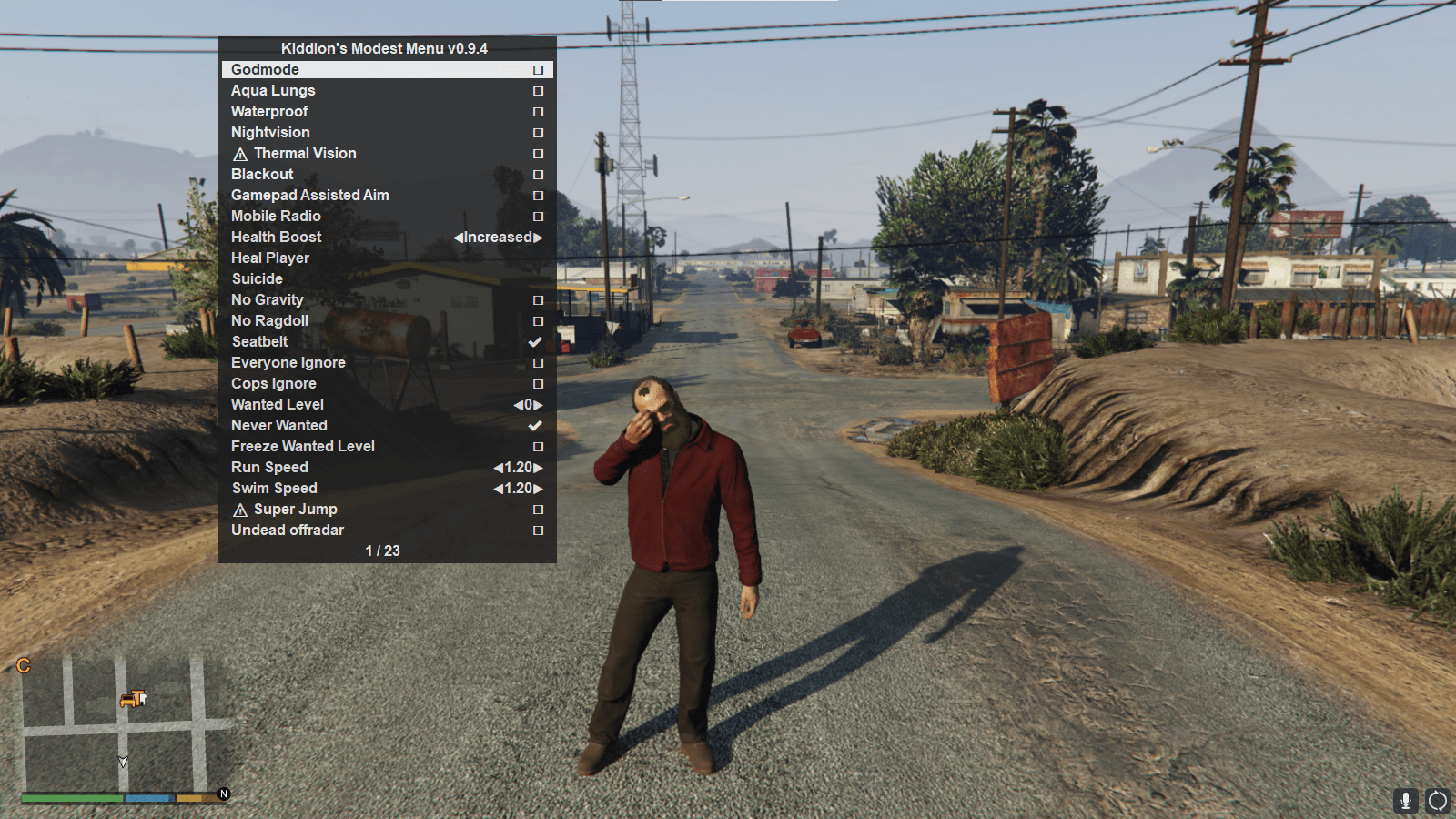Viewport: 1456px width, 819px height.
Task: Click the warning icon beside Super Jump
Action: 240,510
